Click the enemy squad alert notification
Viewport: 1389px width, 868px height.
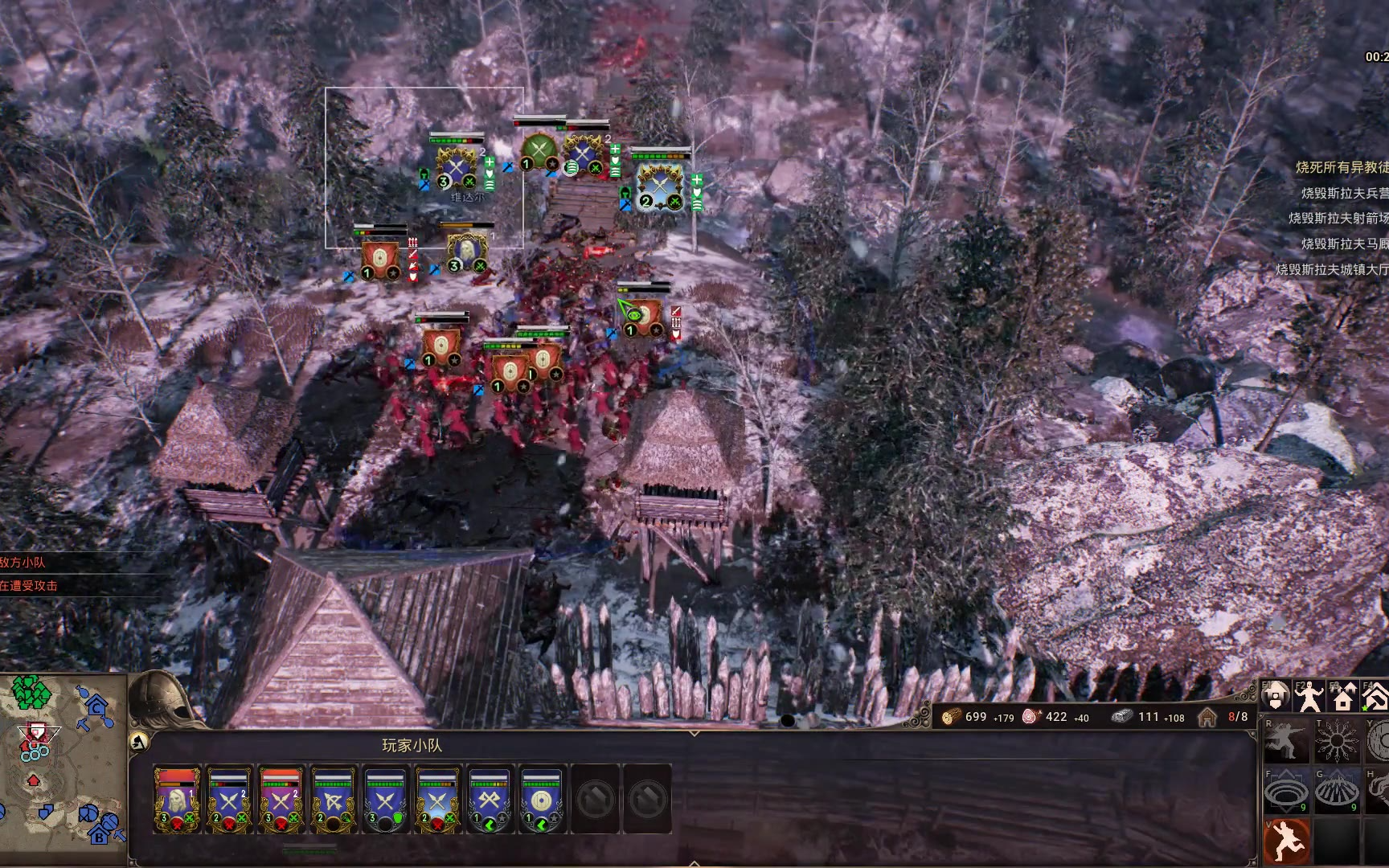[x=23, y=563]
